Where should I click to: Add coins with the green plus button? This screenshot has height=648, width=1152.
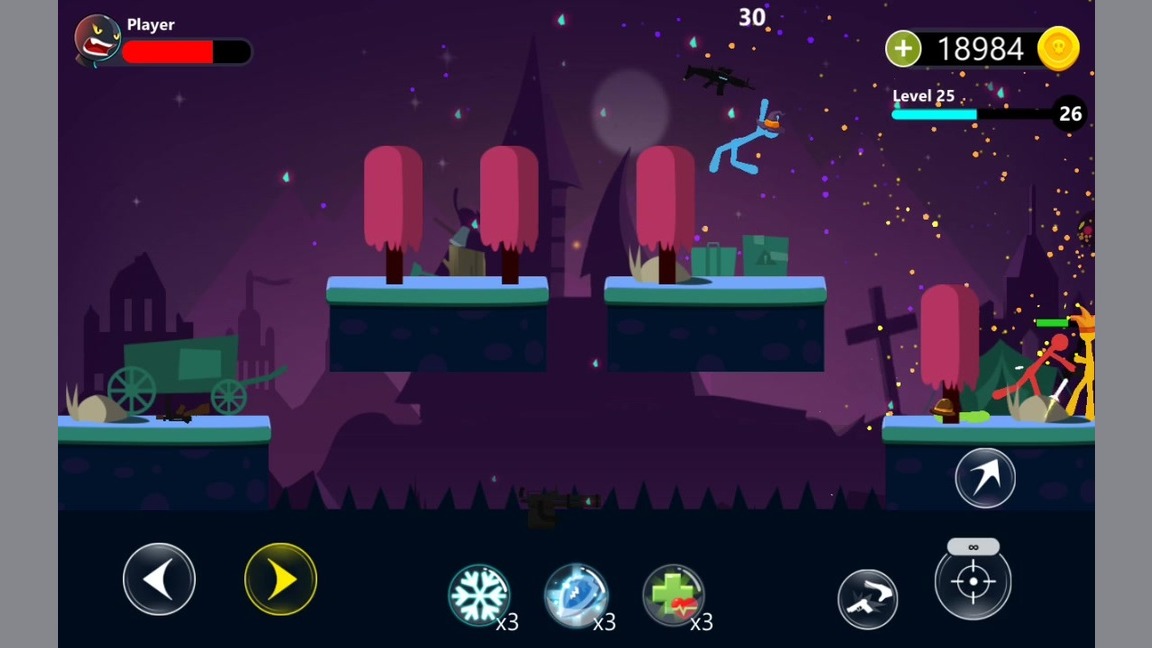tap(903, 49)
